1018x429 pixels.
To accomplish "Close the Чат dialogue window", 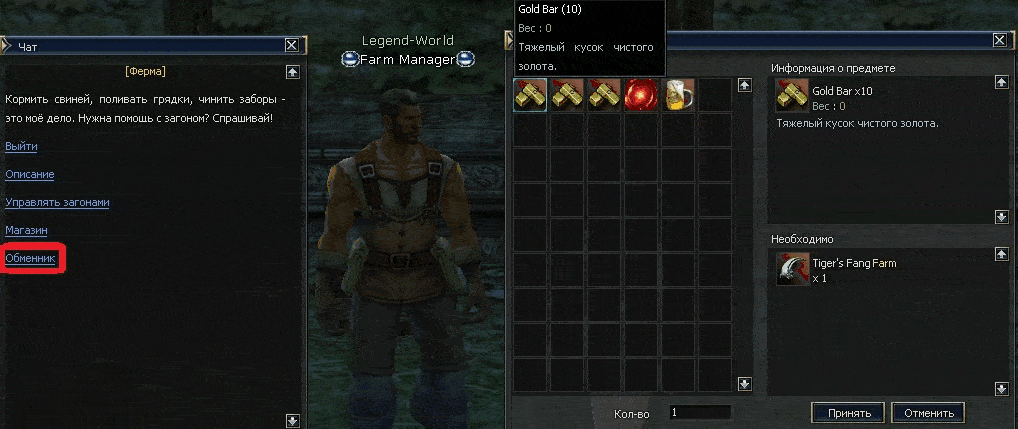I will coord(291,45).
